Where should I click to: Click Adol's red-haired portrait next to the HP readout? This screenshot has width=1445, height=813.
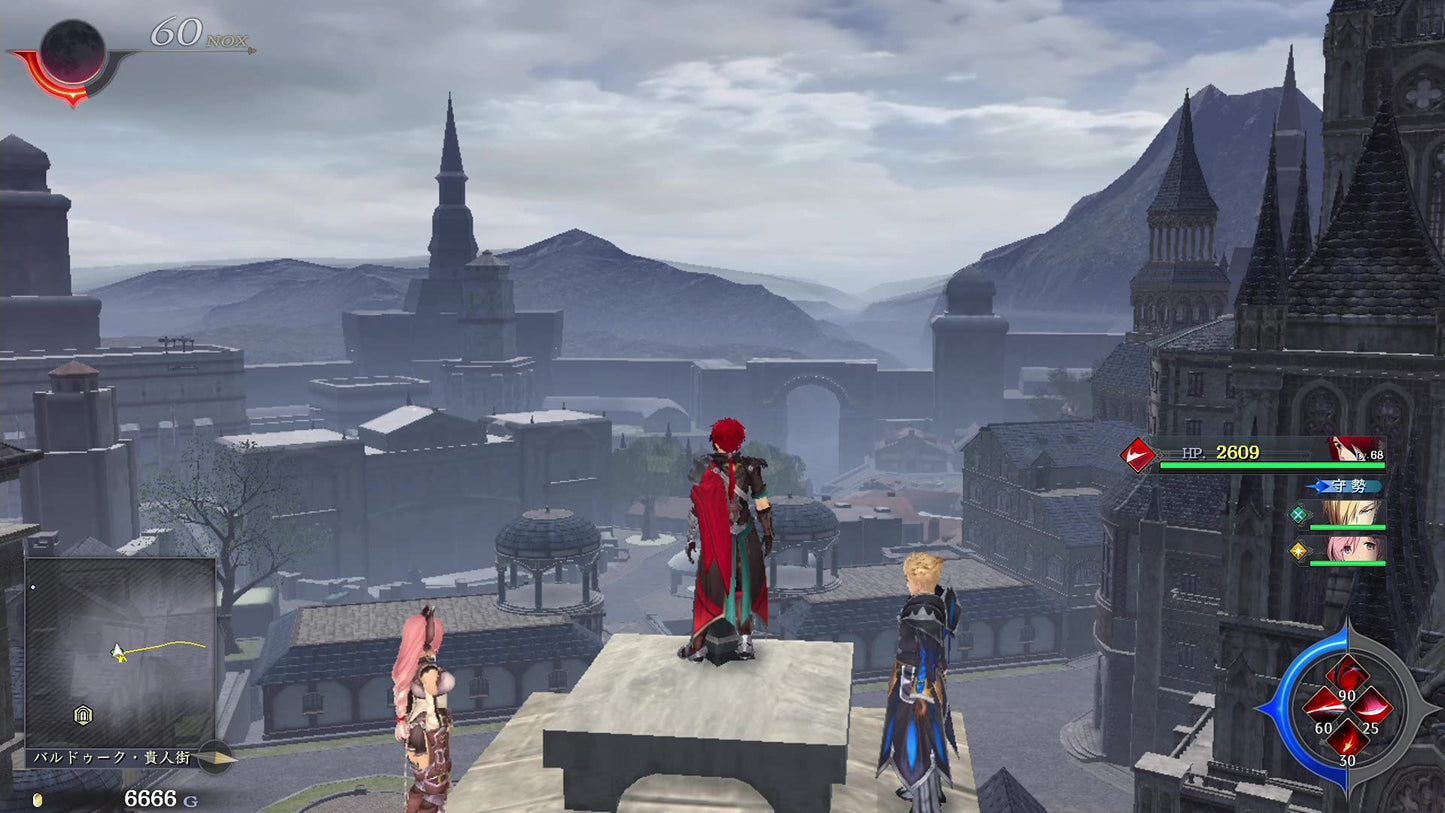[x=1351, y=447]
